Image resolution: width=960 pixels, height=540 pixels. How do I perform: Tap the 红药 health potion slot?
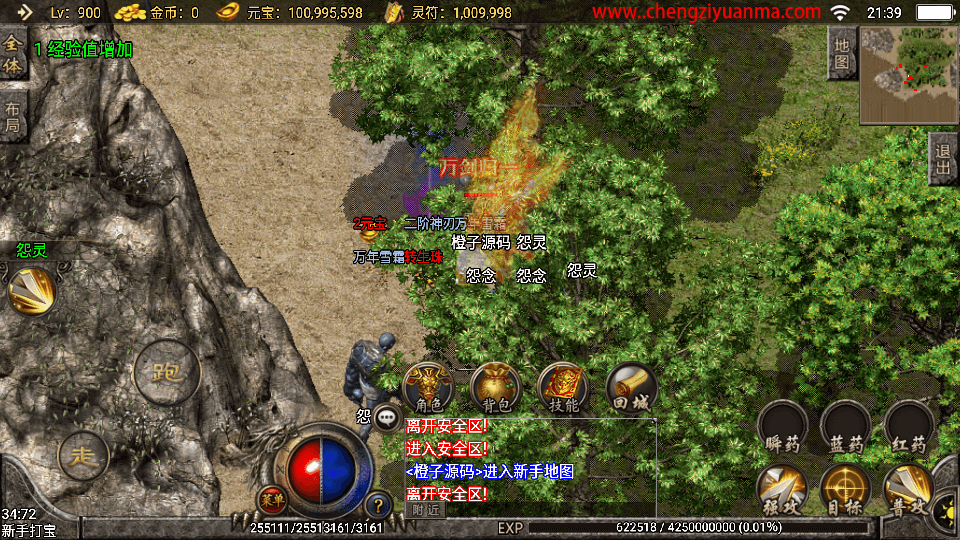point(910,426)
